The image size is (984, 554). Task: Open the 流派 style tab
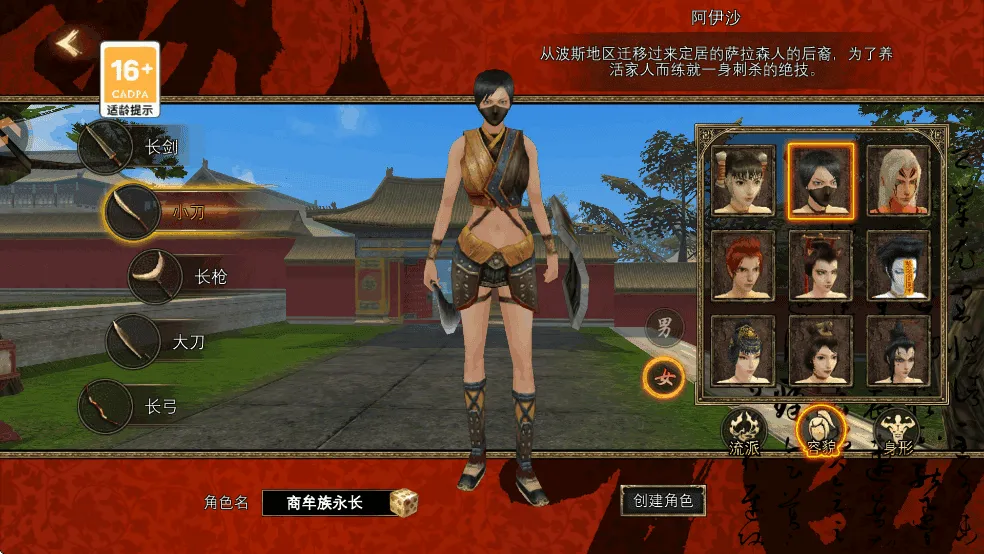(744, 433)
